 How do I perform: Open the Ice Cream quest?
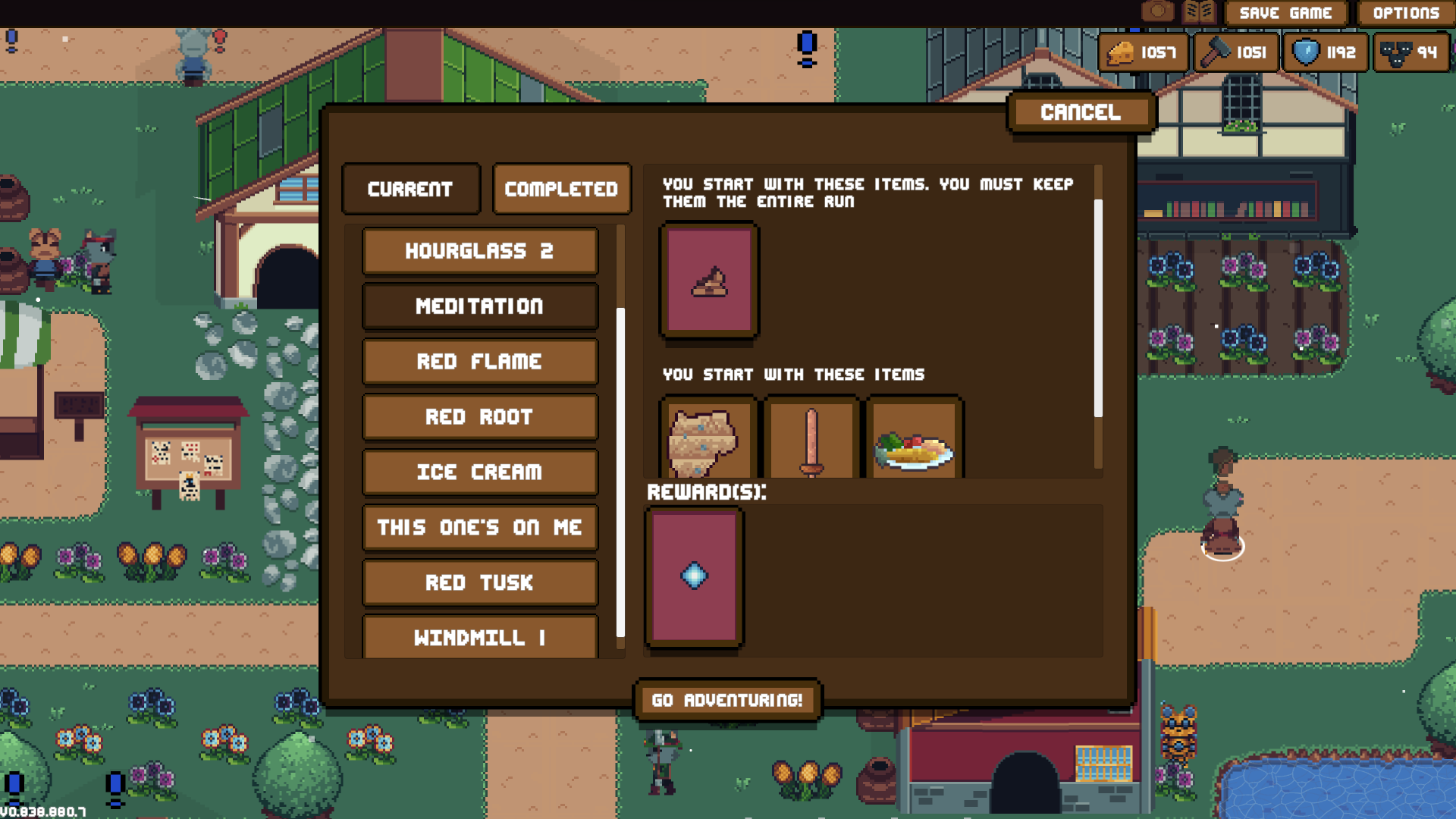pos(479,472)
